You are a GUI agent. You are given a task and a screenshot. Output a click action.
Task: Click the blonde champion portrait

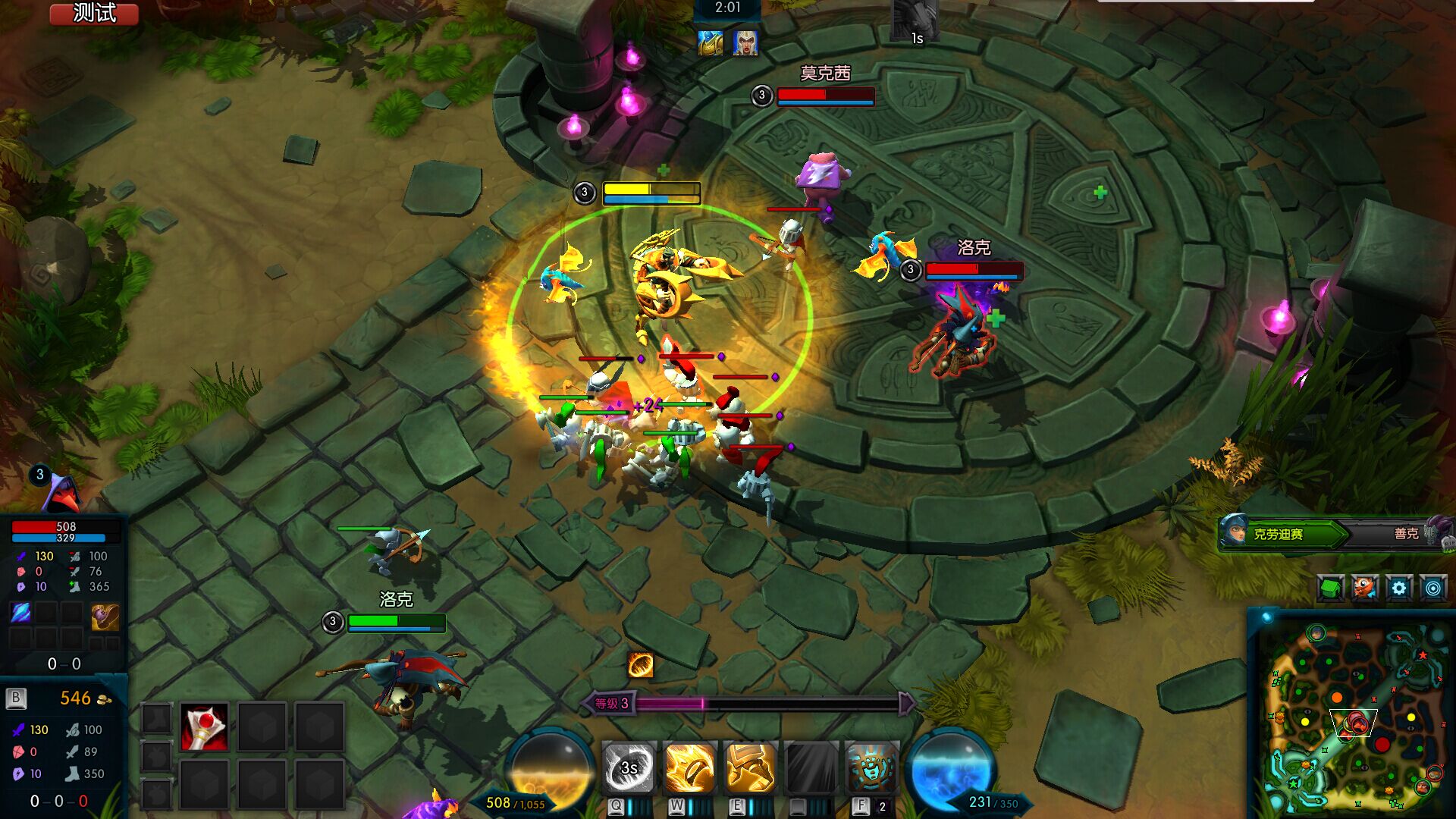[x=745, y=43]
